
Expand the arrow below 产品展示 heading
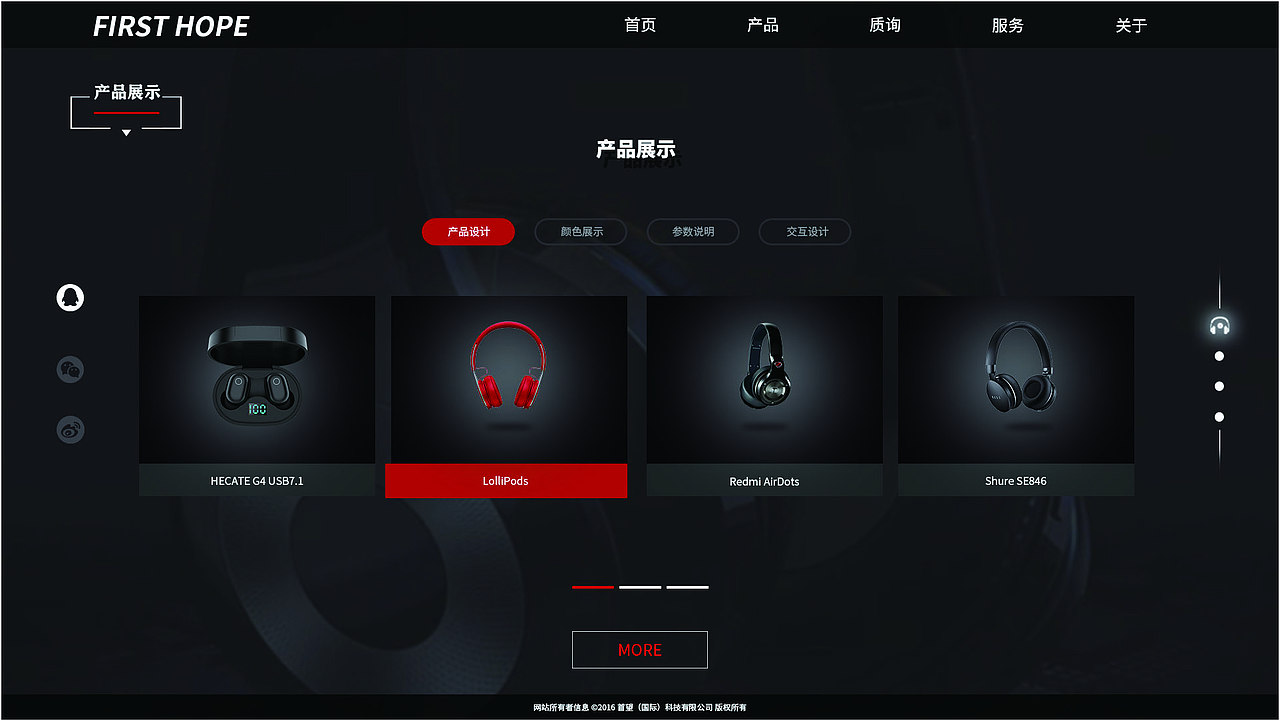126,131
